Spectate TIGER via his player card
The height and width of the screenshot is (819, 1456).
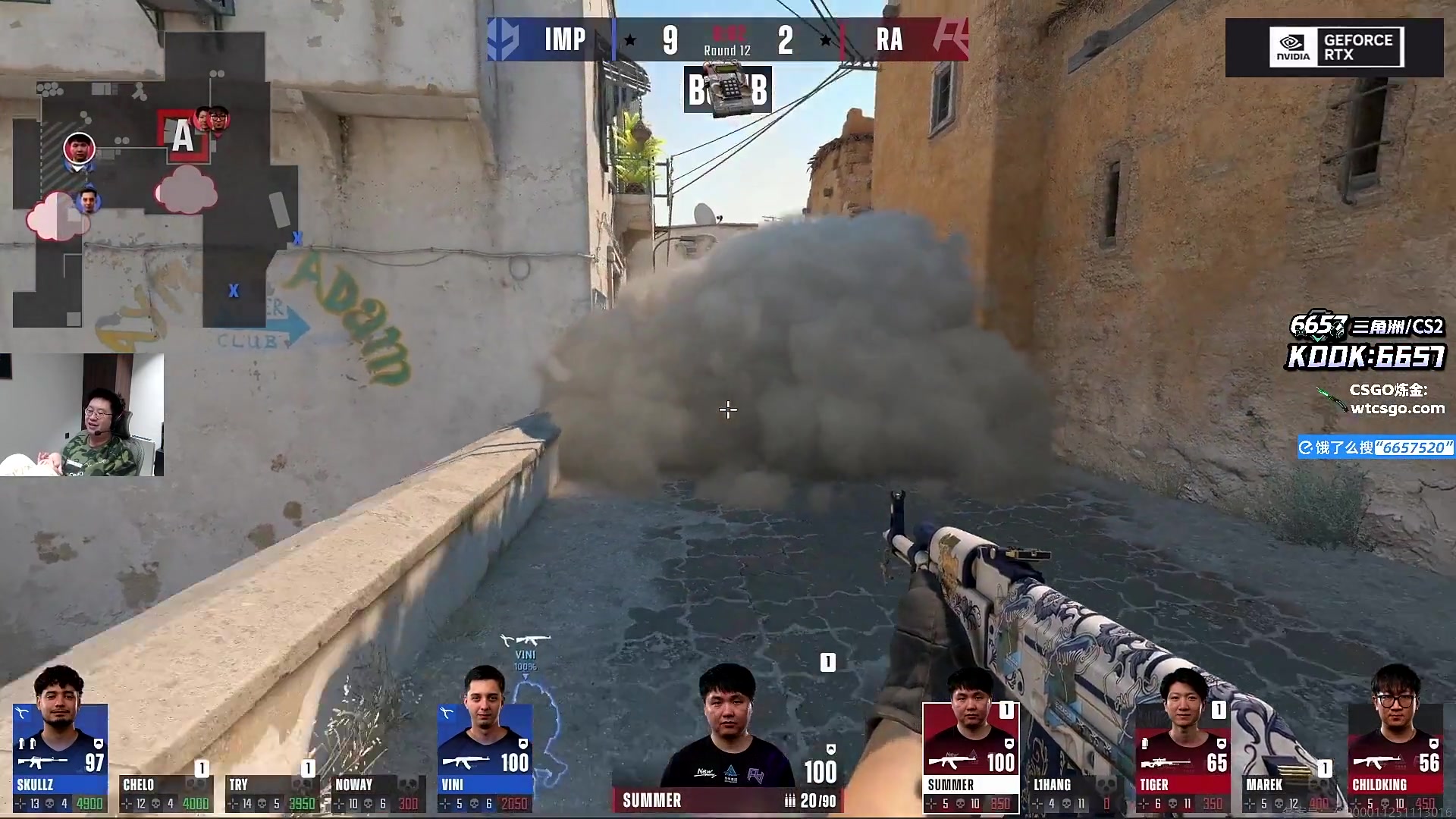(x=1183, y=757)
